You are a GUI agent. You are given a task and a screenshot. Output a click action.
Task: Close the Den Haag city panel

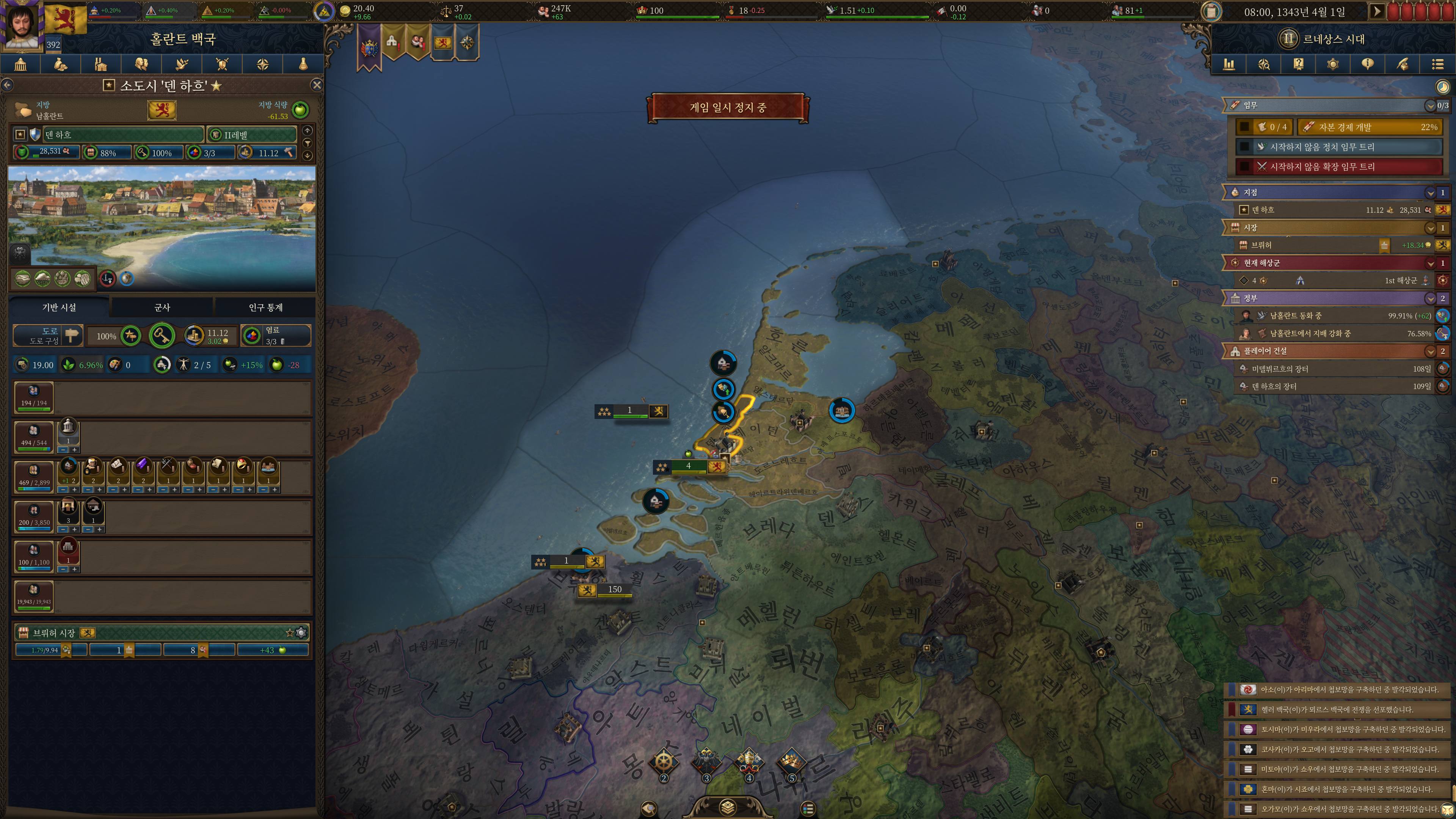[x=317, y=85]
